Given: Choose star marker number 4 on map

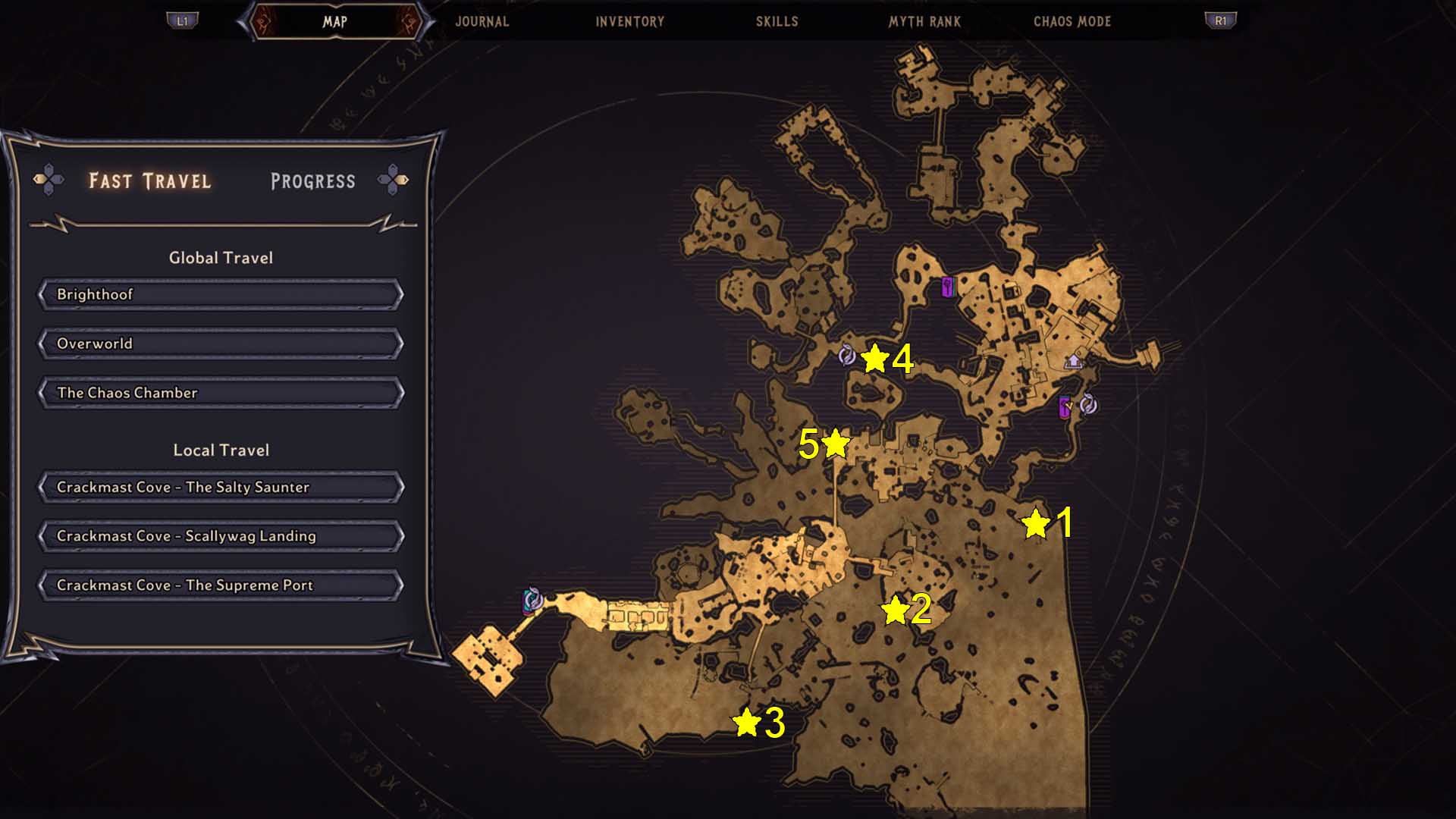Looking at the screenshot, I should (874, 359).
